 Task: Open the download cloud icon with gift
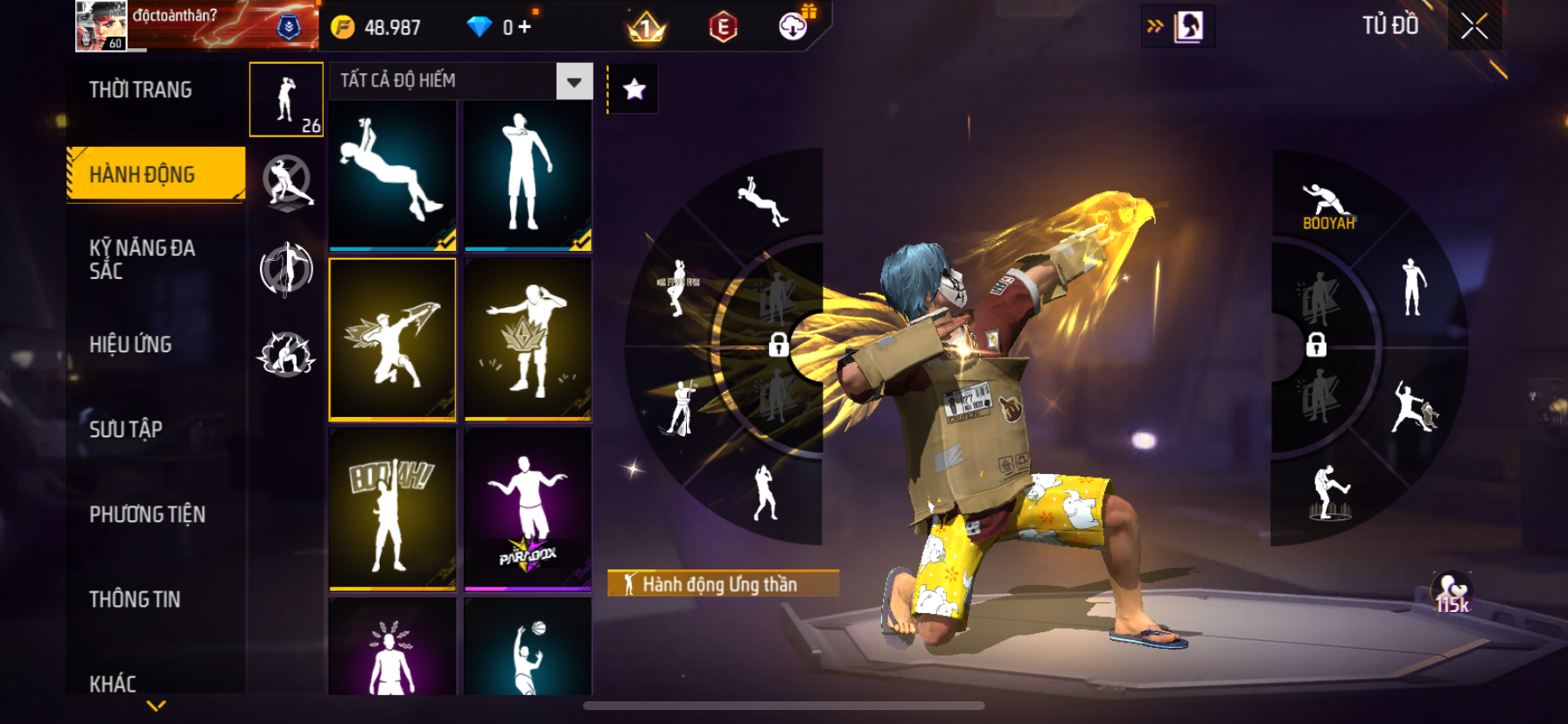point(794,26)
